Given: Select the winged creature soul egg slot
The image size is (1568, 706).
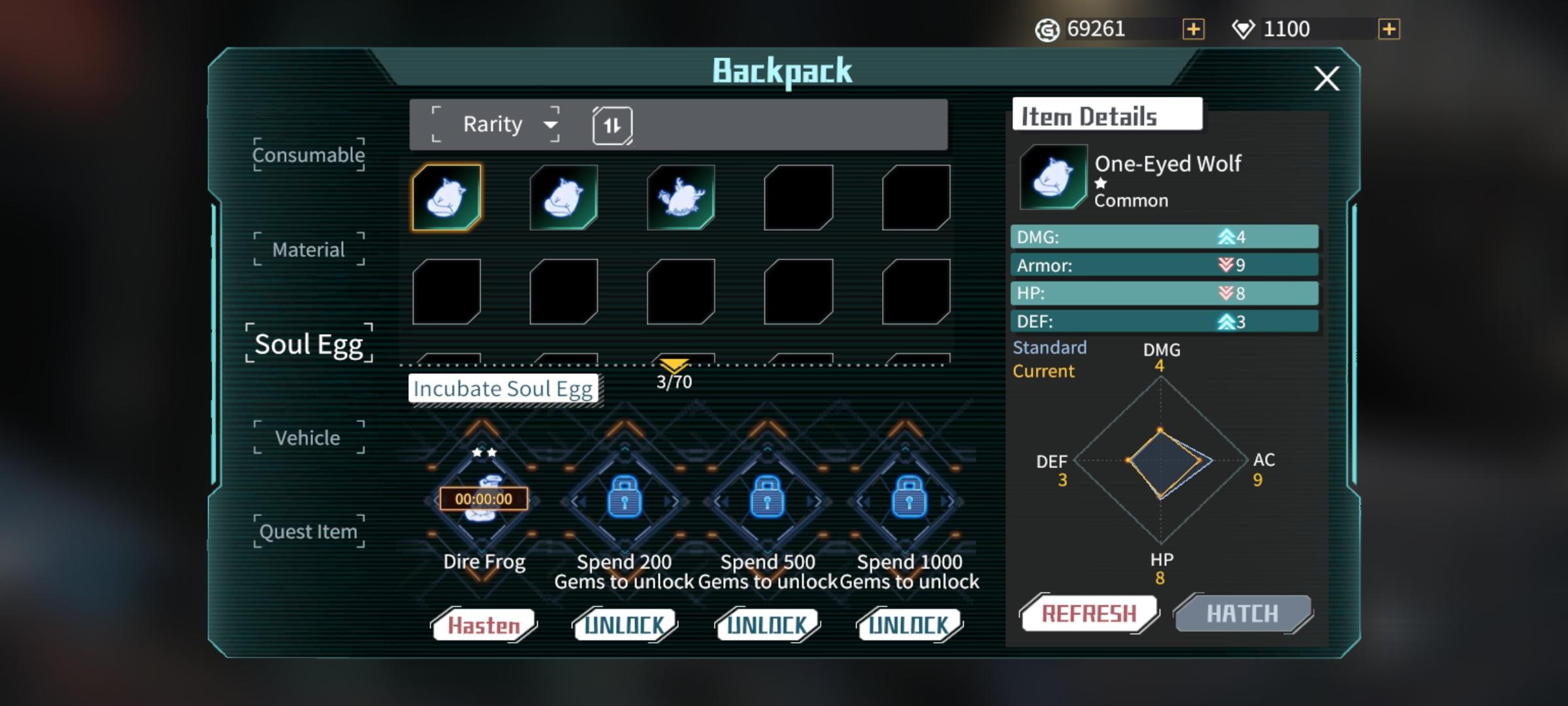Looking at the screenshot, I should click(x=681, y=197).
